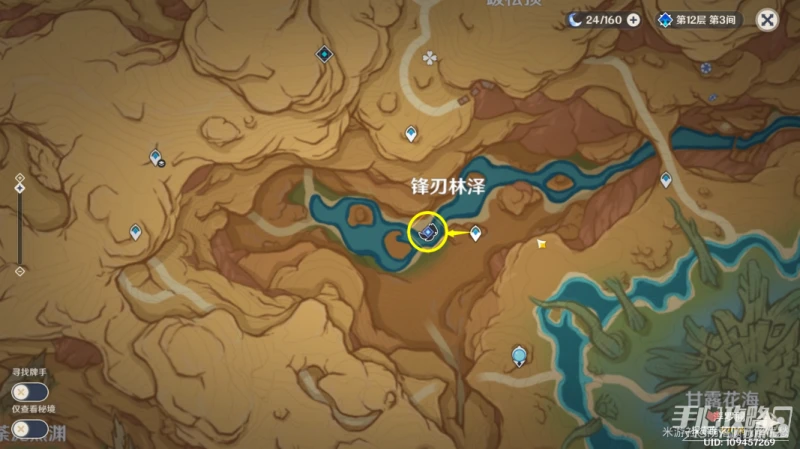Select the waypoint with the underground layer badge
Viewport: 800px width, 449px height.
[x=155, y=157]
